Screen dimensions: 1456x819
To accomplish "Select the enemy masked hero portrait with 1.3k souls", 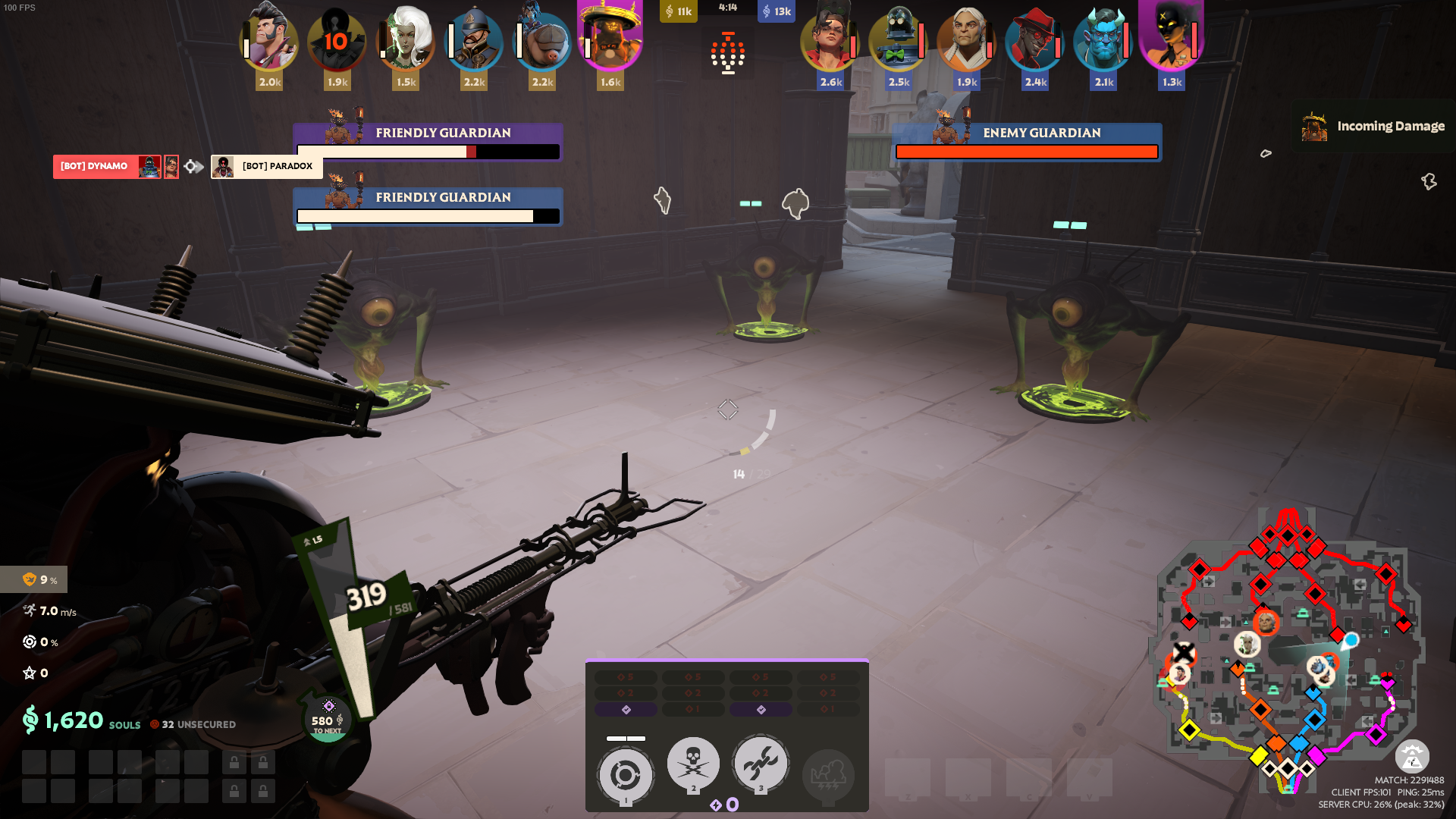I will point(1172,38).
